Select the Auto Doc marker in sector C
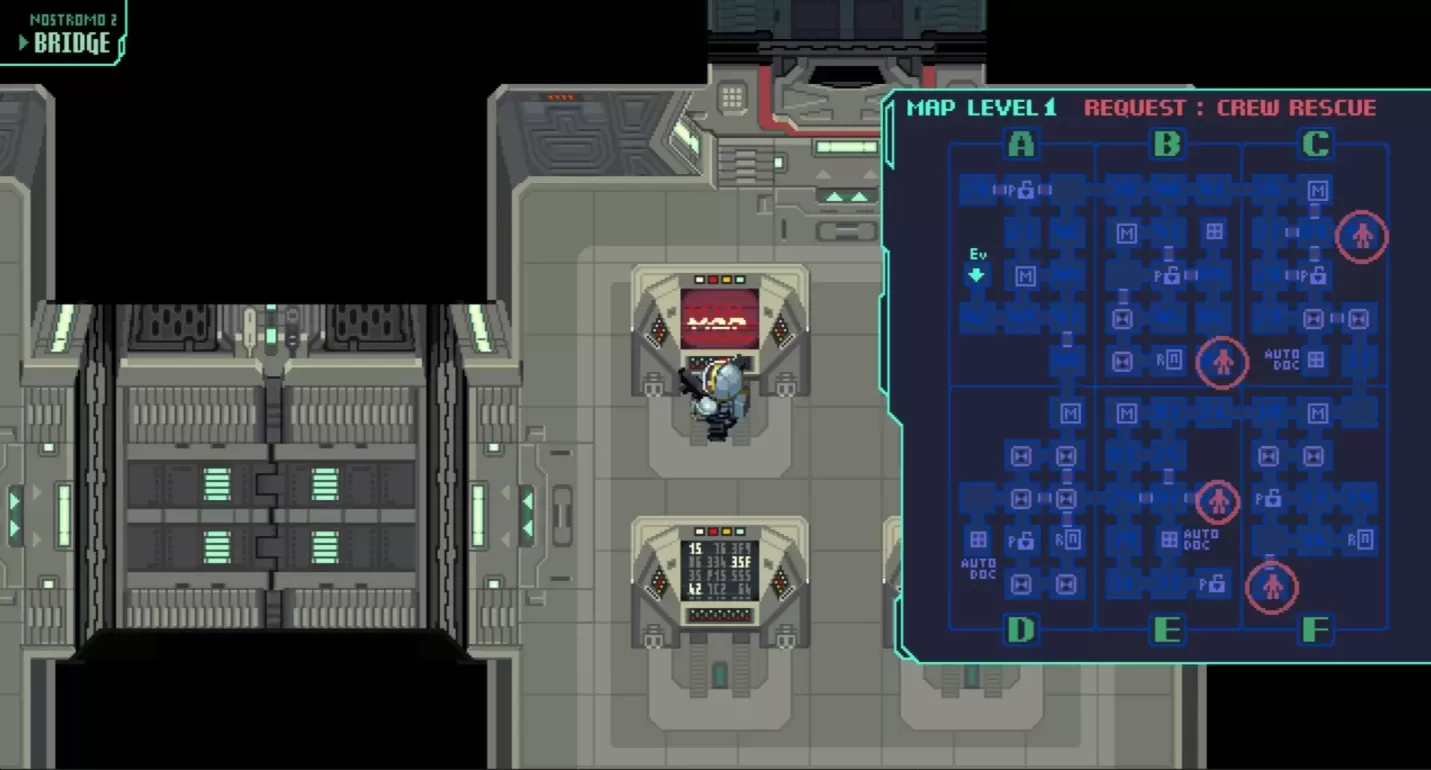 pos(1316,359)
